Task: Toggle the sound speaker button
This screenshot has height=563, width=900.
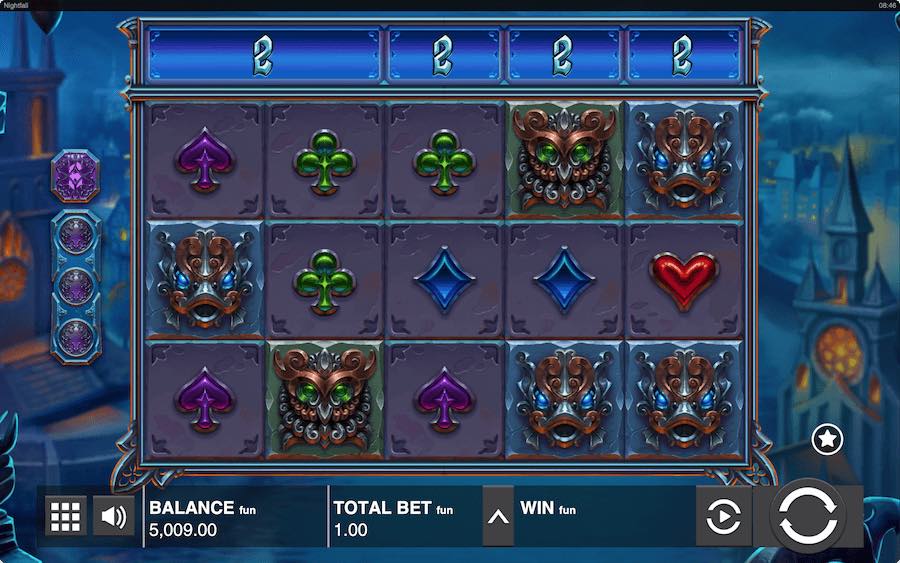Action: [x=113, y=517]
